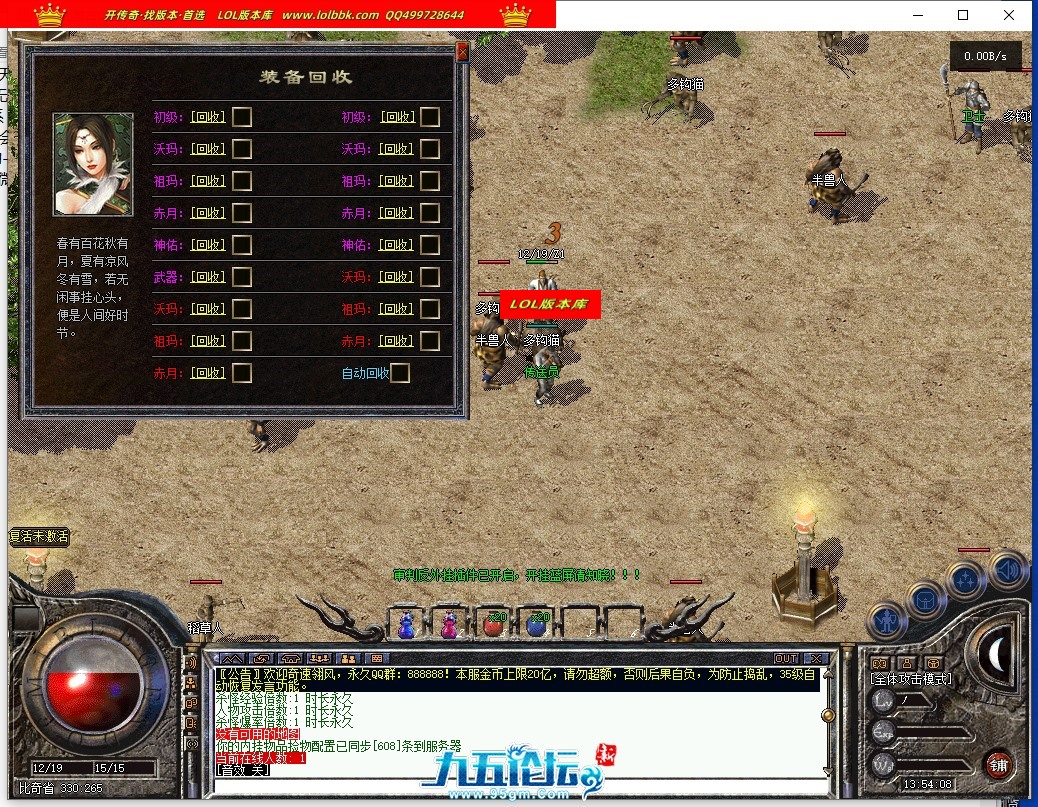
Task: Click the OUT button above the chat
Action: click(x=786, y=658)
